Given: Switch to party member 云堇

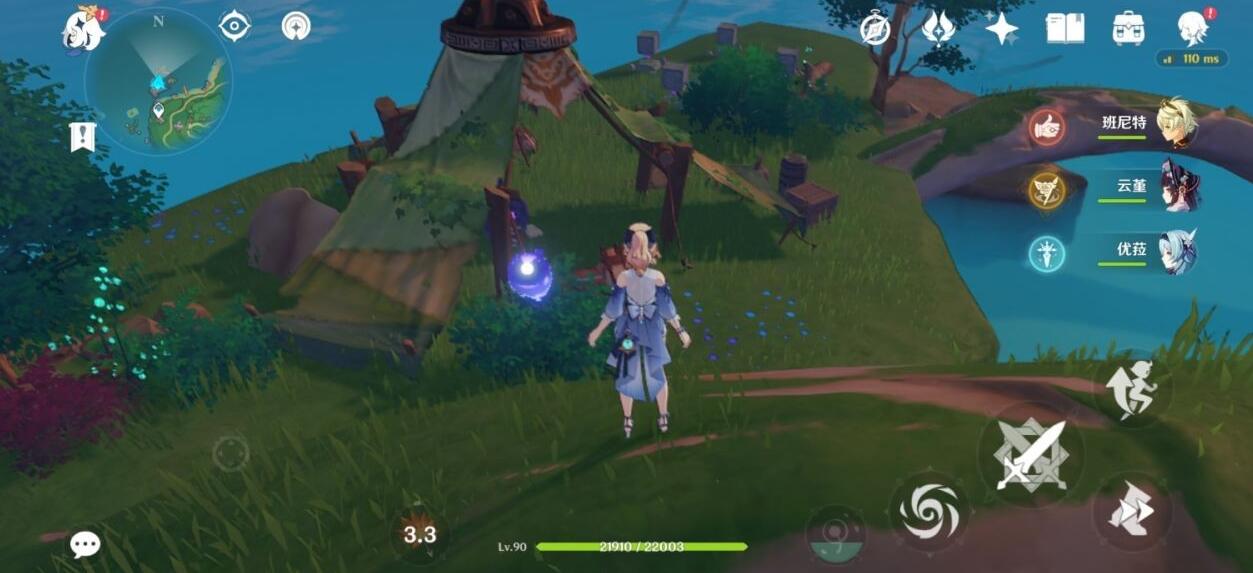Looking at the screenshot, I should [x=1178, y=187].
